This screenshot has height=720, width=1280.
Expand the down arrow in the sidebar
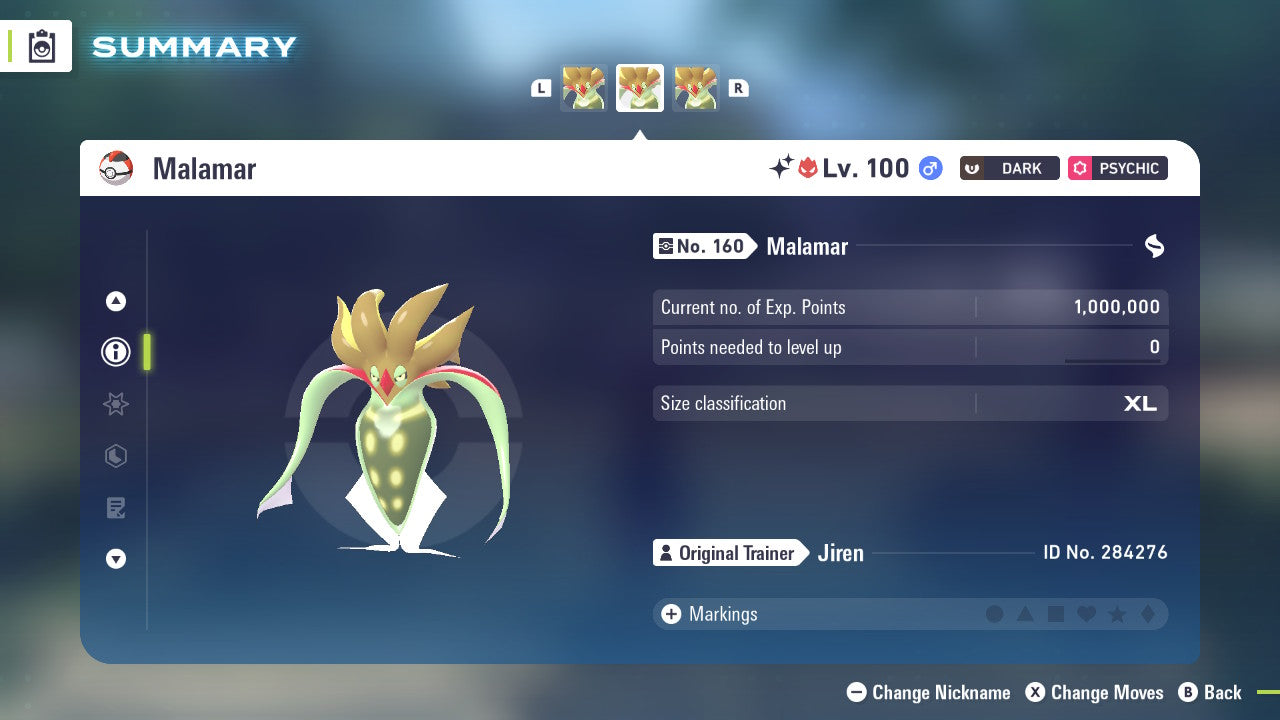coord(115,559)
